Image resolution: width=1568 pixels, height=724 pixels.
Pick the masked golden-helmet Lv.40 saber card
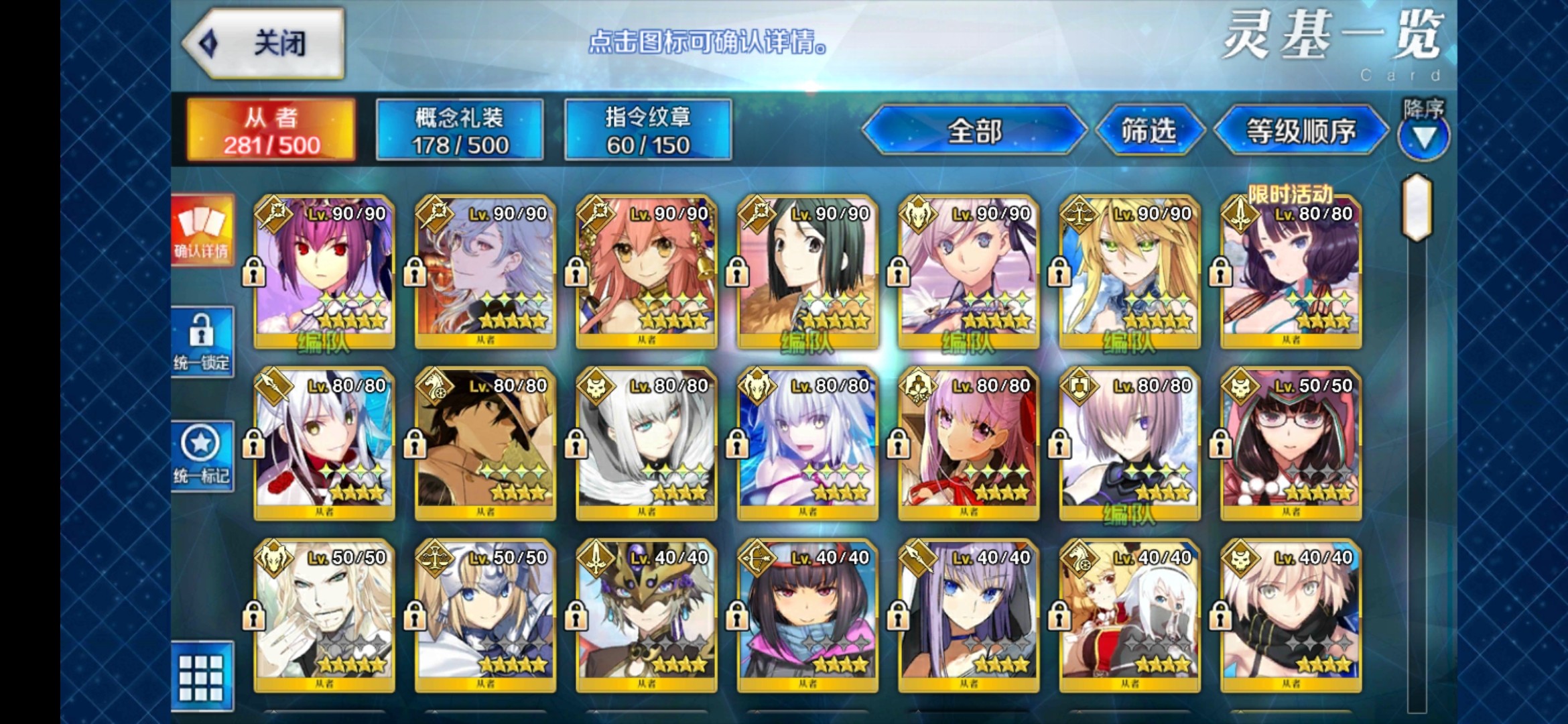[x=647, y=615]
